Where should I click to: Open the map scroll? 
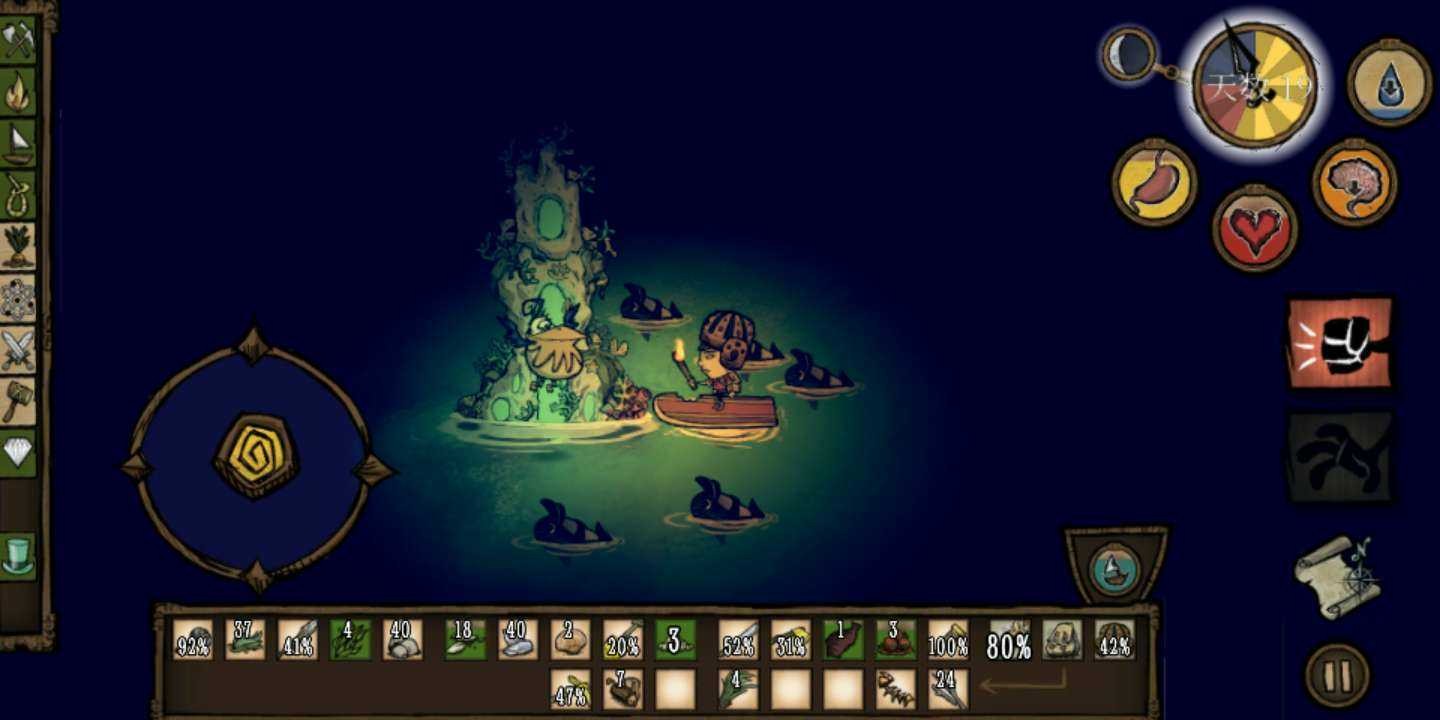pyautogui.click(x=1337, y=576)
